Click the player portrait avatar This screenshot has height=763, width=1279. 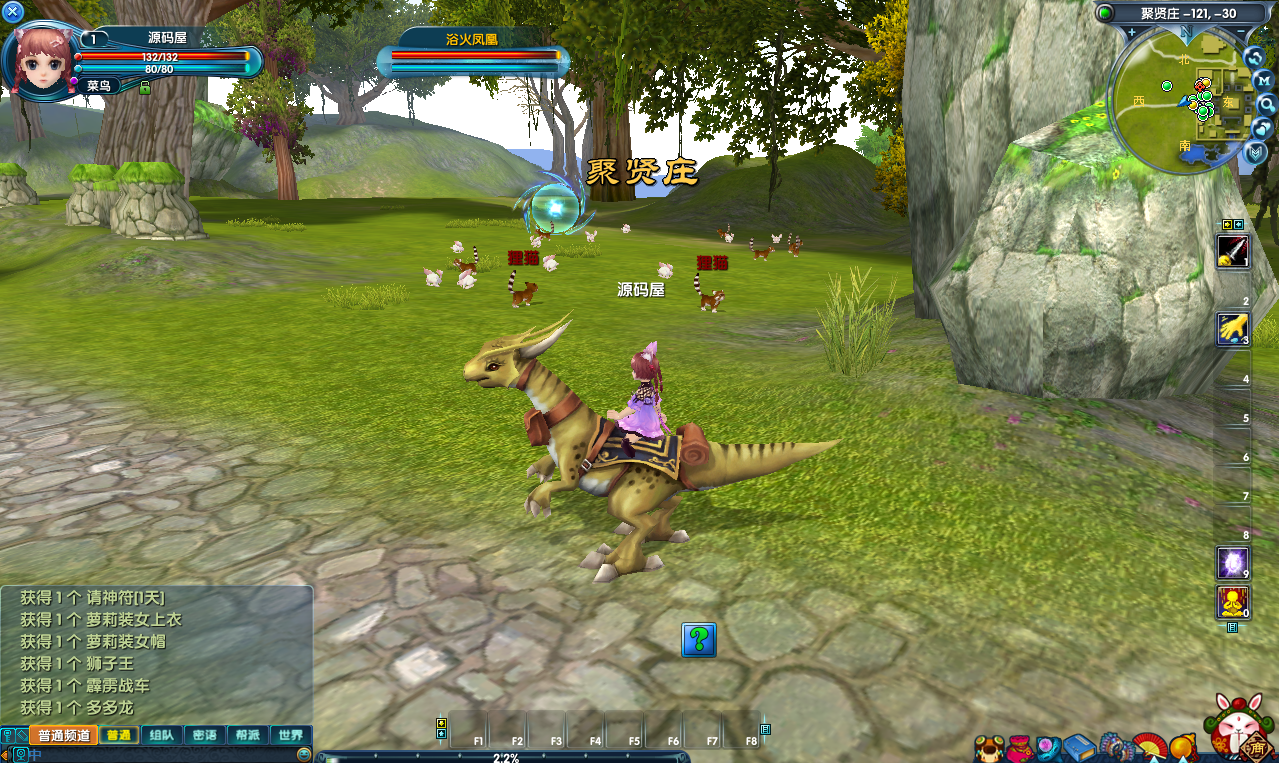(41, 56)
